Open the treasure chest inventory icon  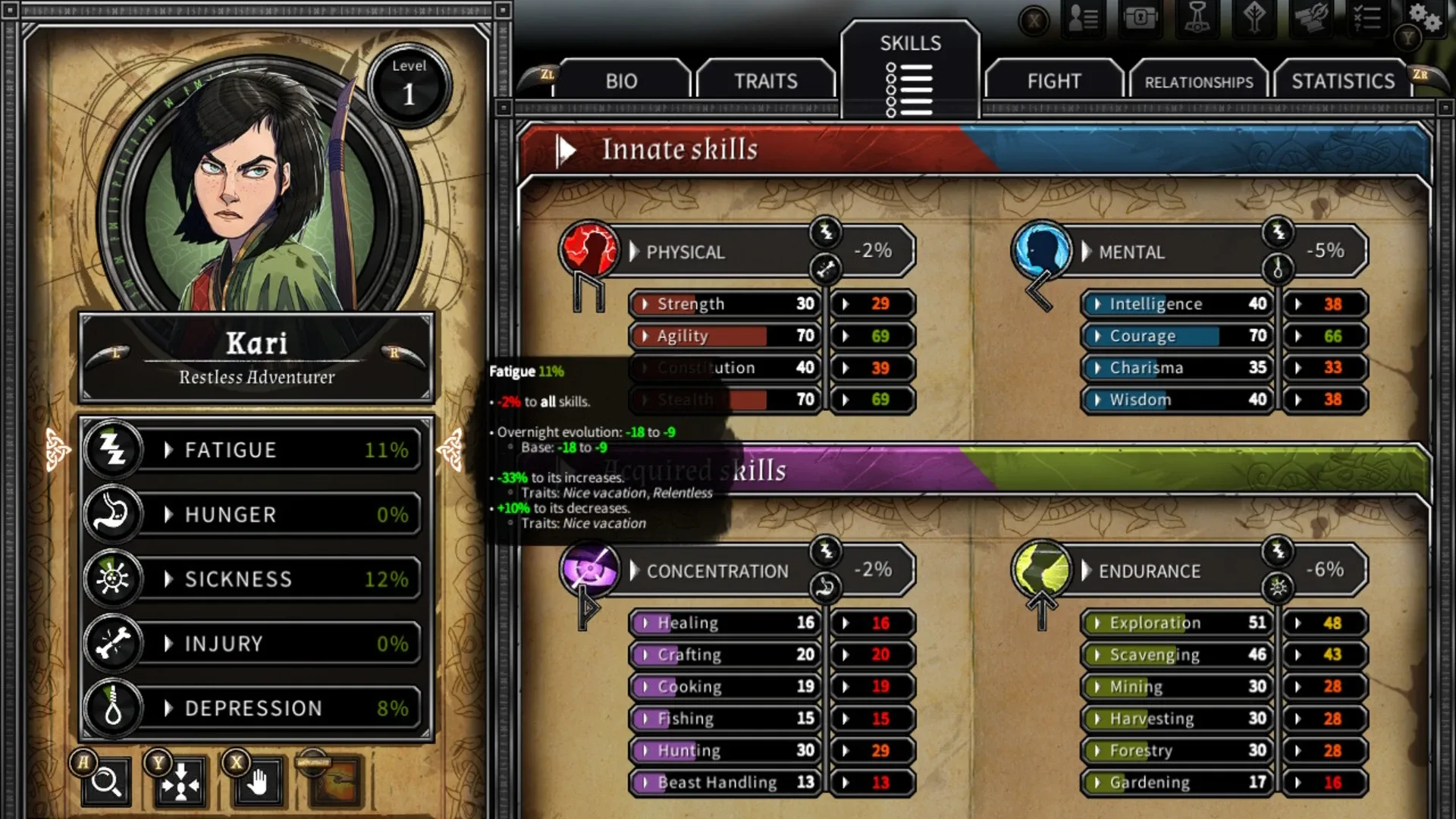(x=1141, y=18)
